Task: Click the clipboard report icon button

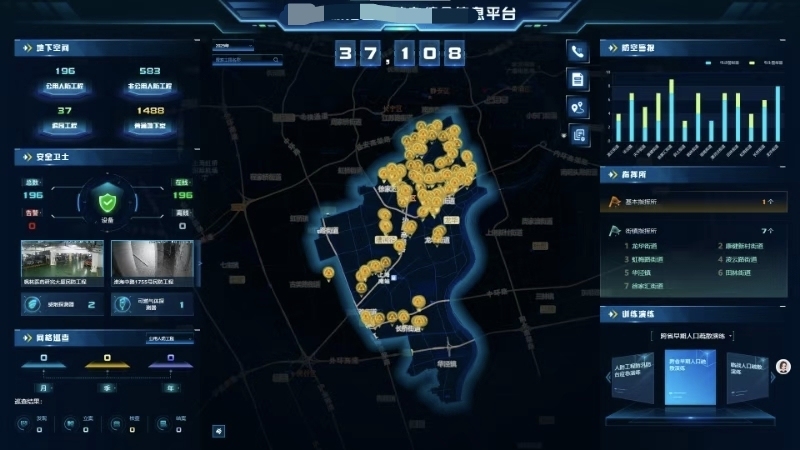Action: click(x=577, y=135)
